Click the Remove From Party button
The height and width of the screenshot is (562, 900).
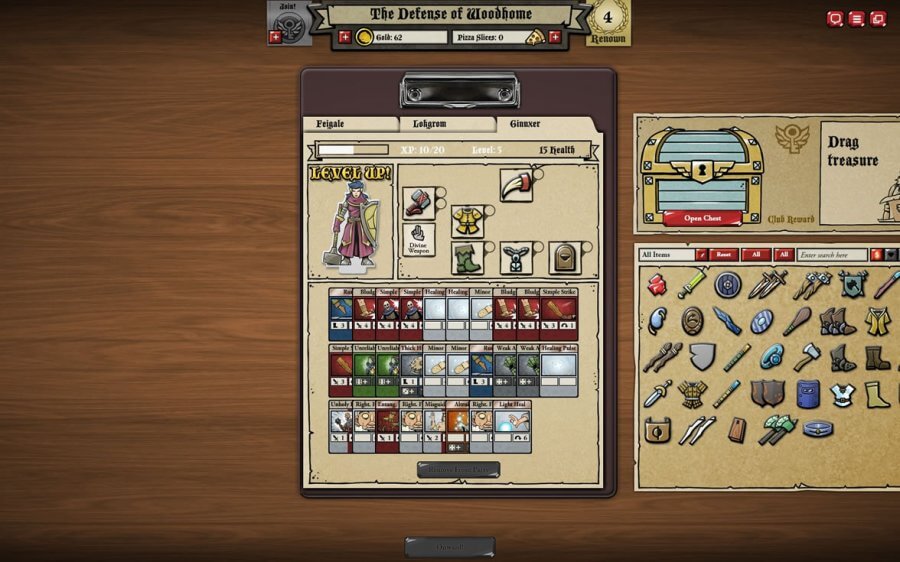point(458,469)
